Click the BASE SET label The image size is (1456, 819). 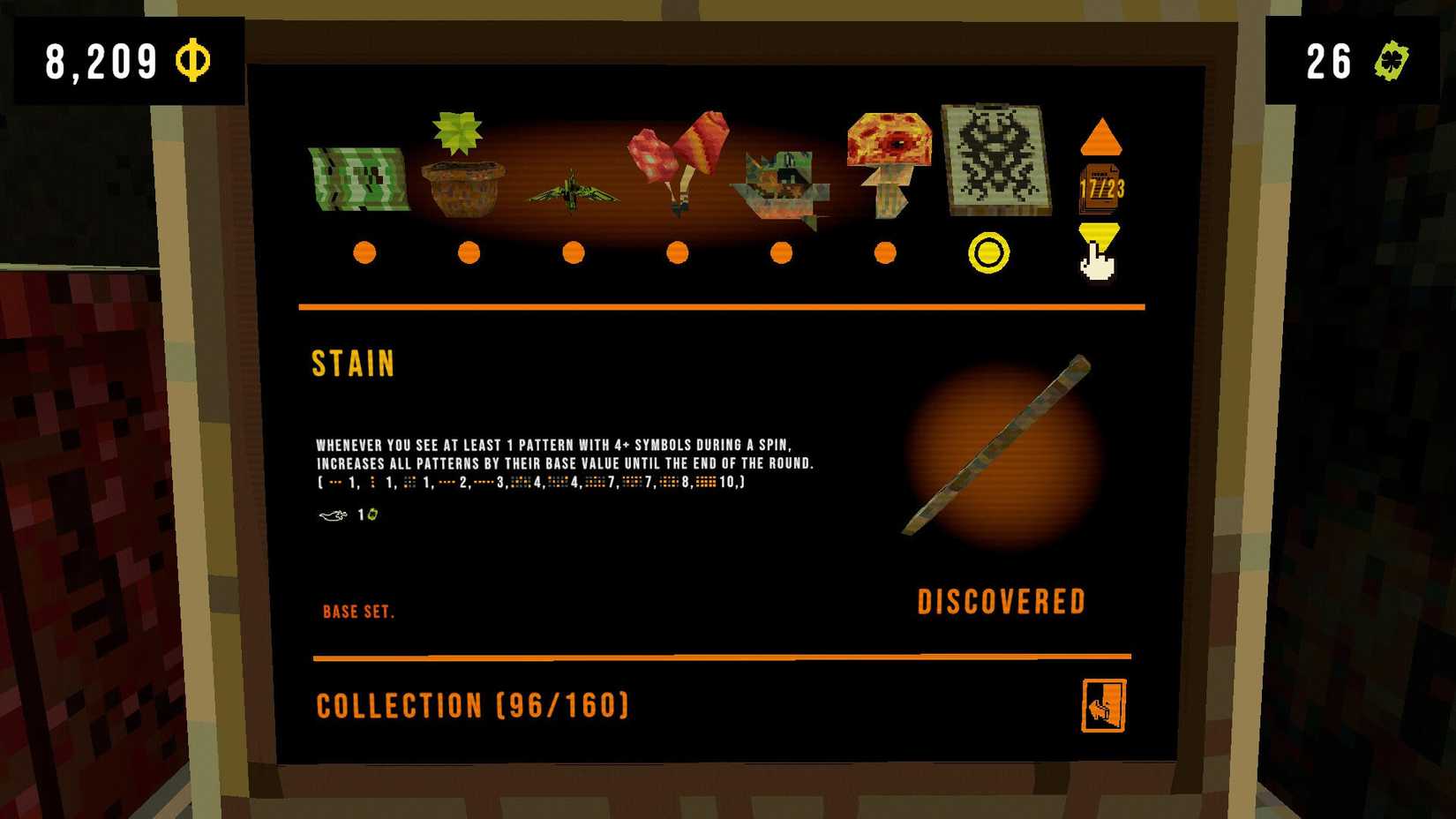358,611
